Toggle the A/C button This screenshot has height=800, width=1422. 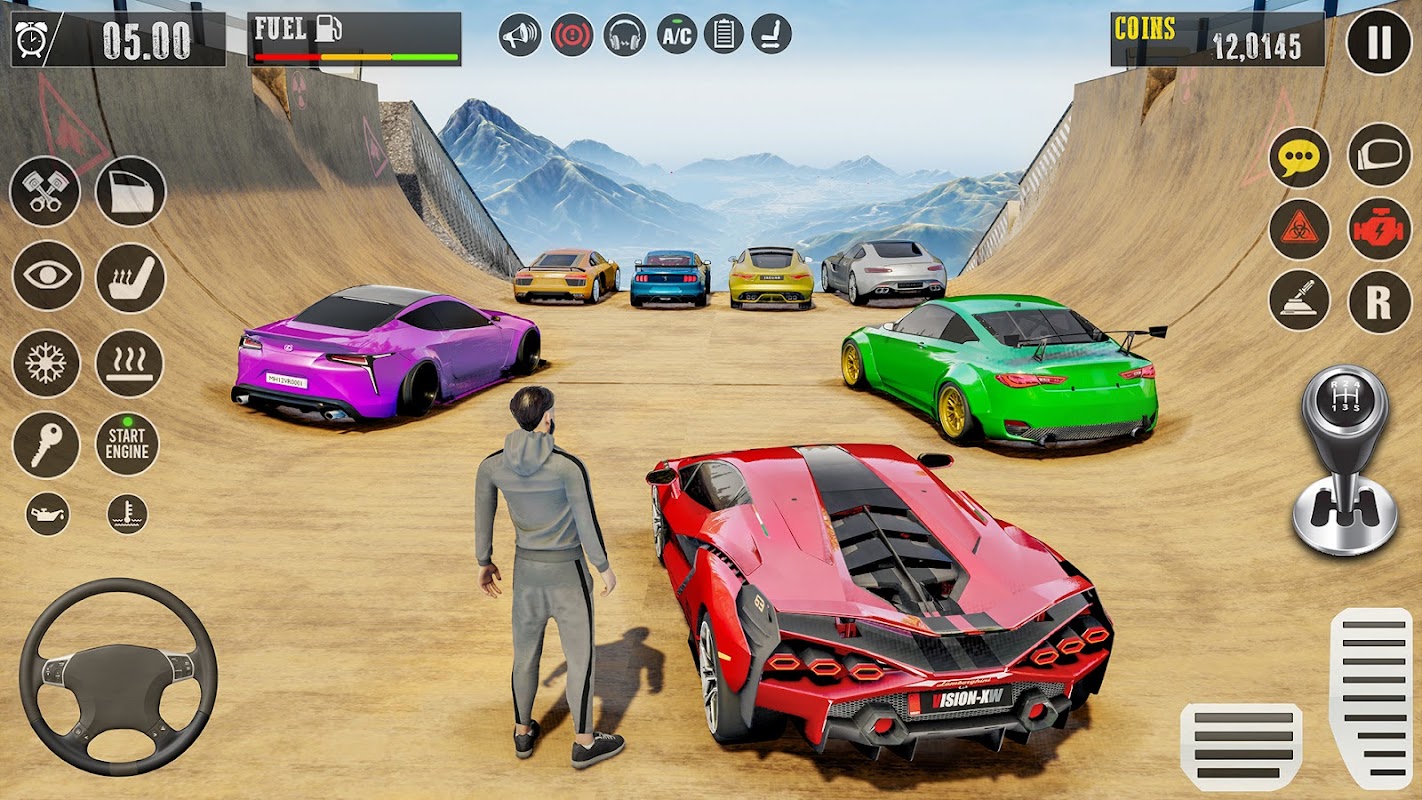point(677,34)
